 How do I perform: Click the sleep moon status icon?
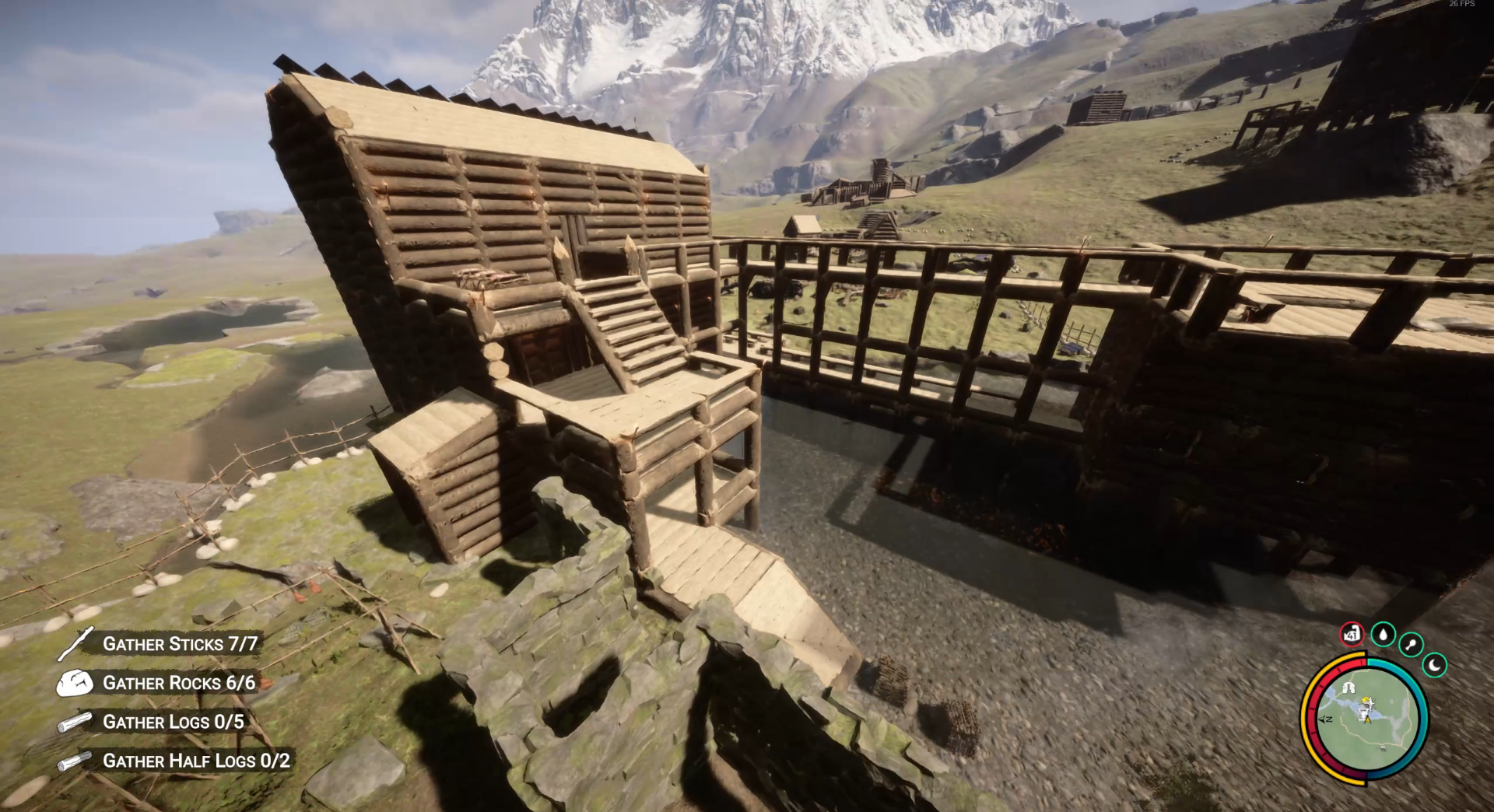point(1435,666)
